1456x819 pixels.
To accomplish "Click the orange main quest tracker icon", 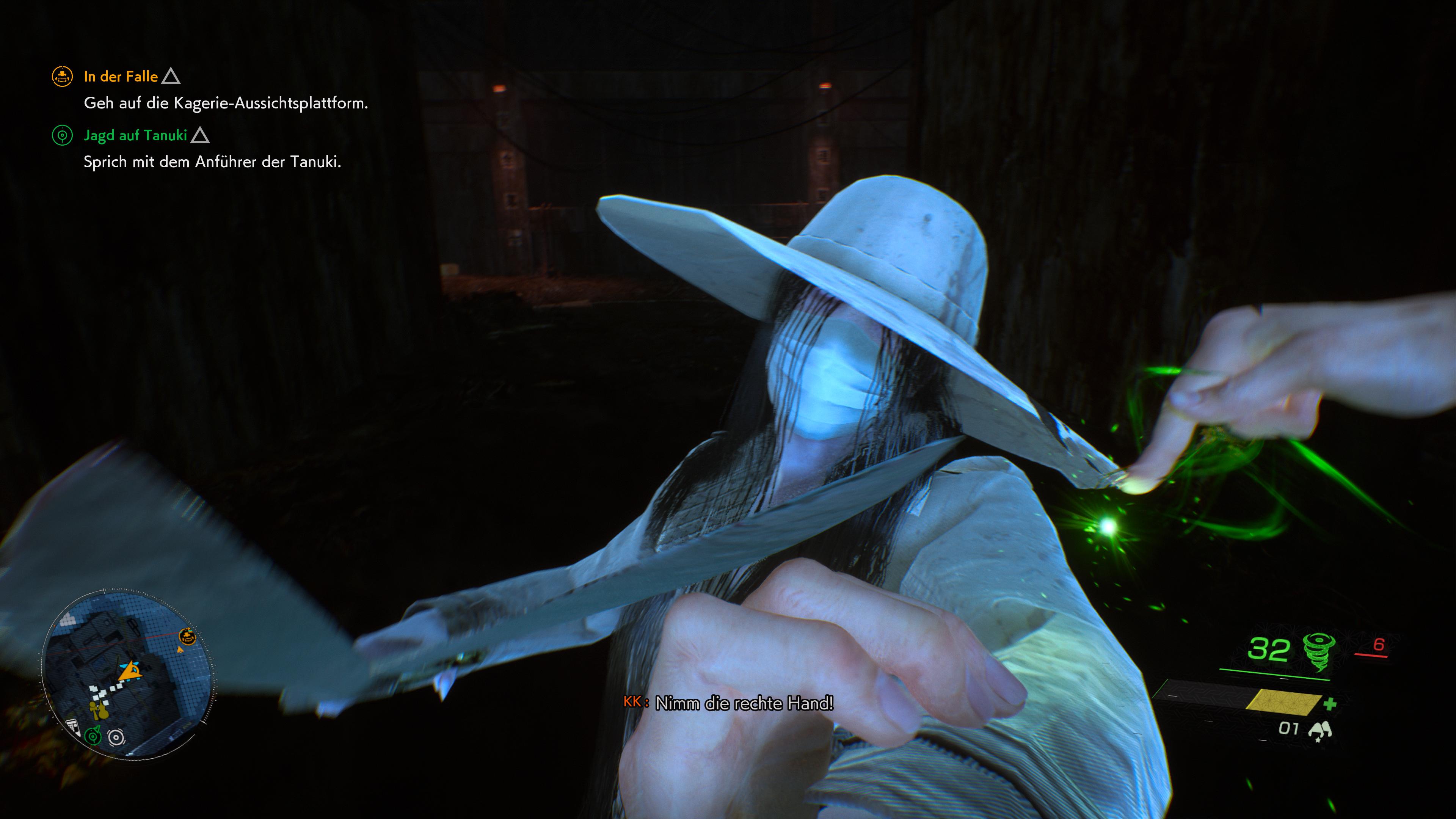I will pyautogui.click(x=62, y=76).
